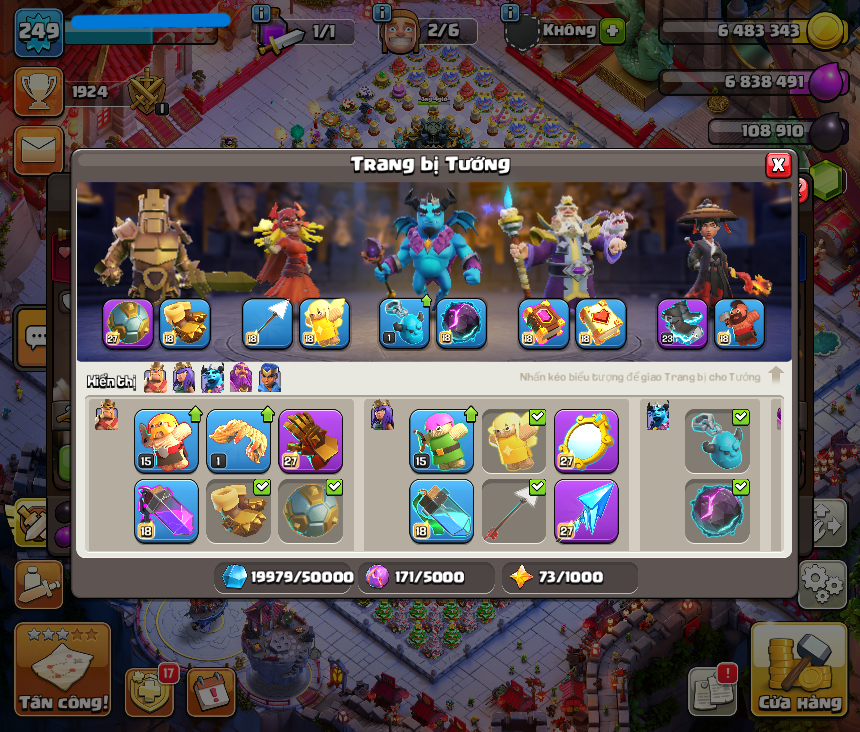Show the army info button
This screenshot has height=732, width=860.
[261, 13]
